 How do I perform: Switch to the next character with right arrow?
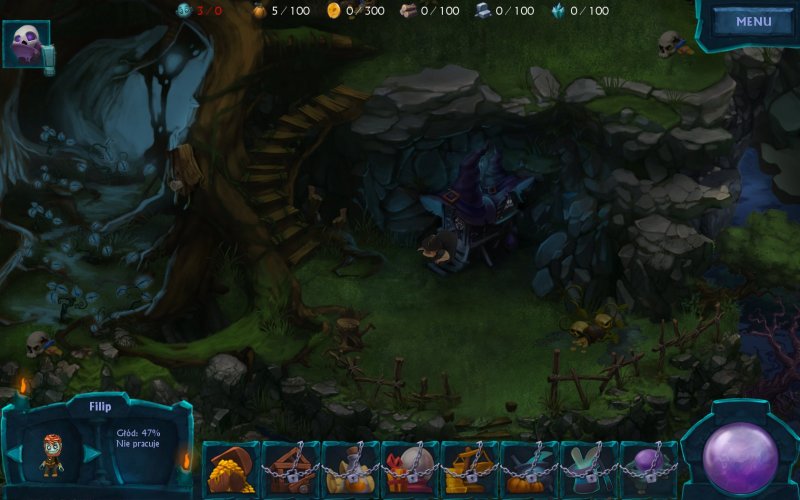(x=91, y=454)
